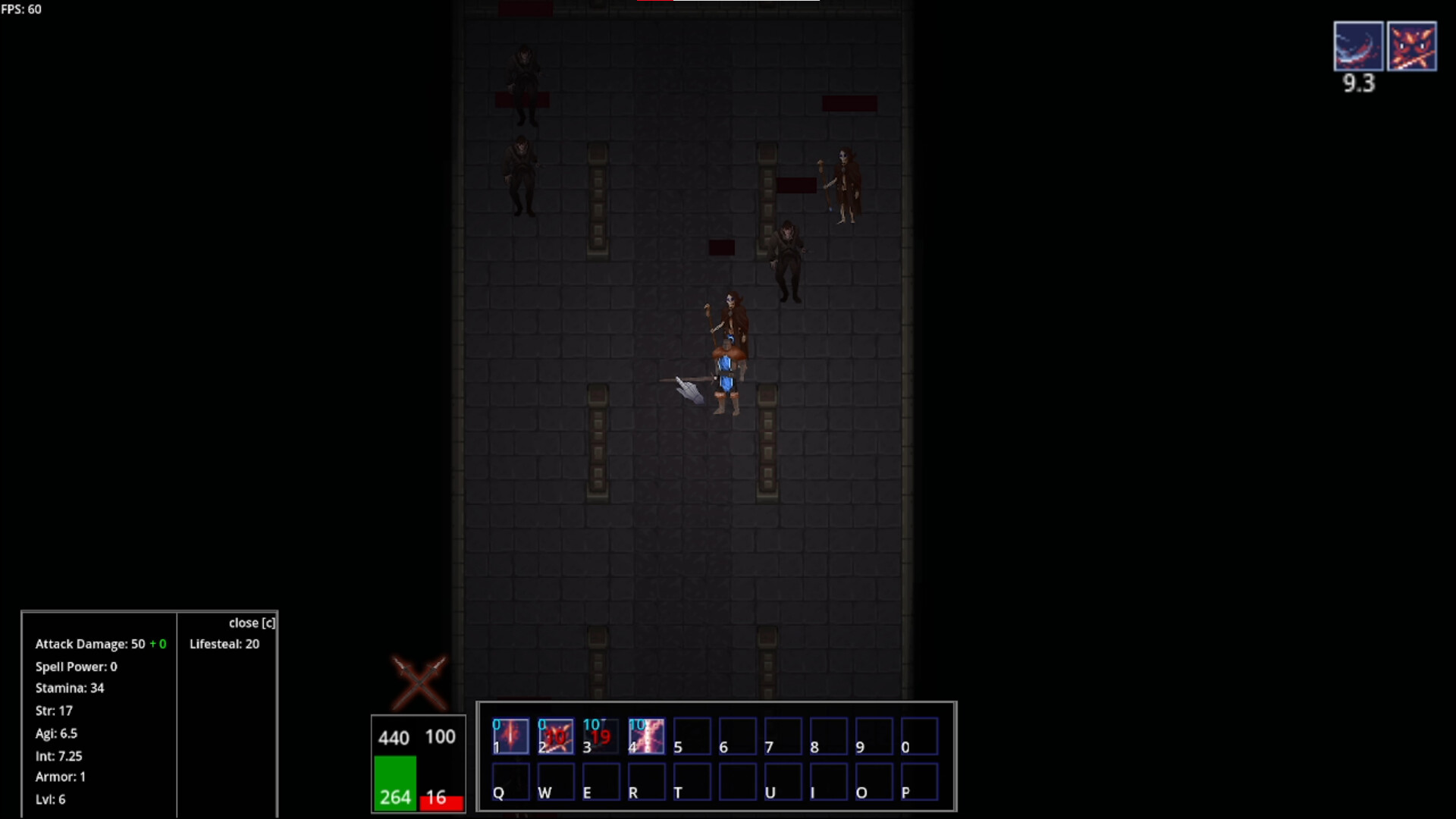Select hotbar slot 5

[692, 736]
